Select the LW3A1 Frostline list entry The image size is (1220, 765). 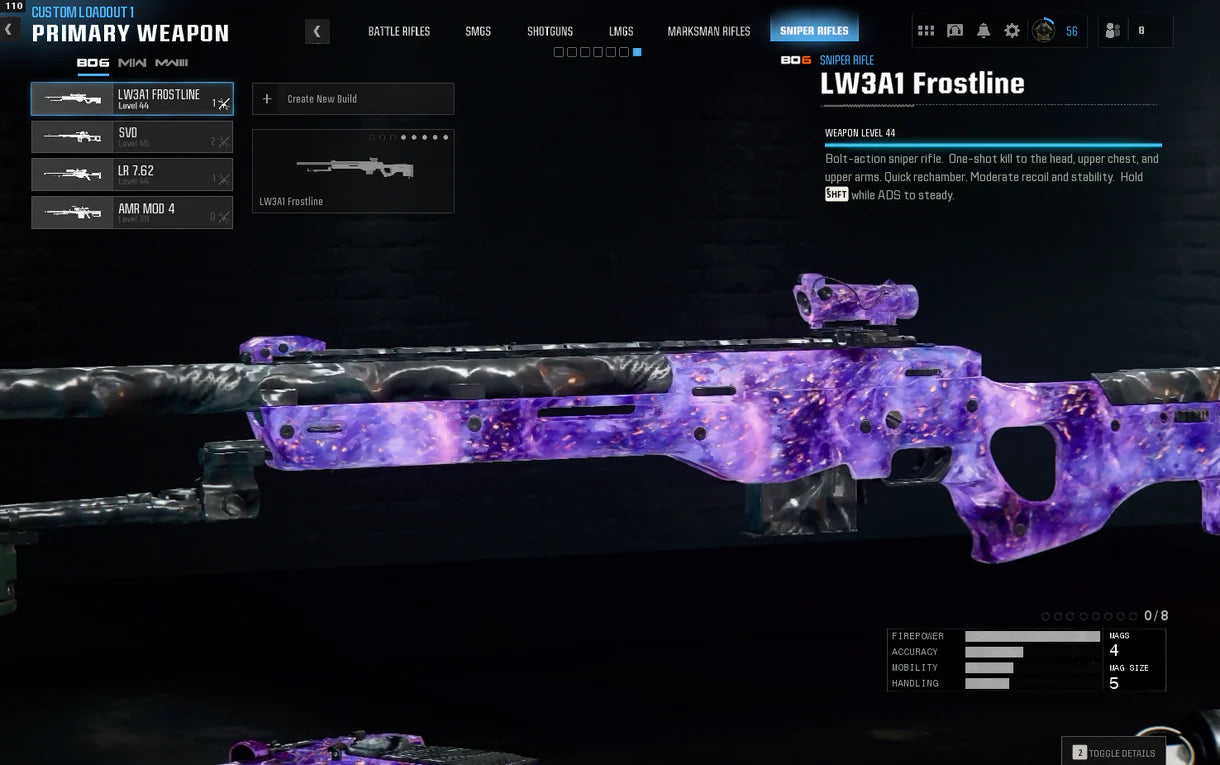pyautogui.click(x=132, y=99)
